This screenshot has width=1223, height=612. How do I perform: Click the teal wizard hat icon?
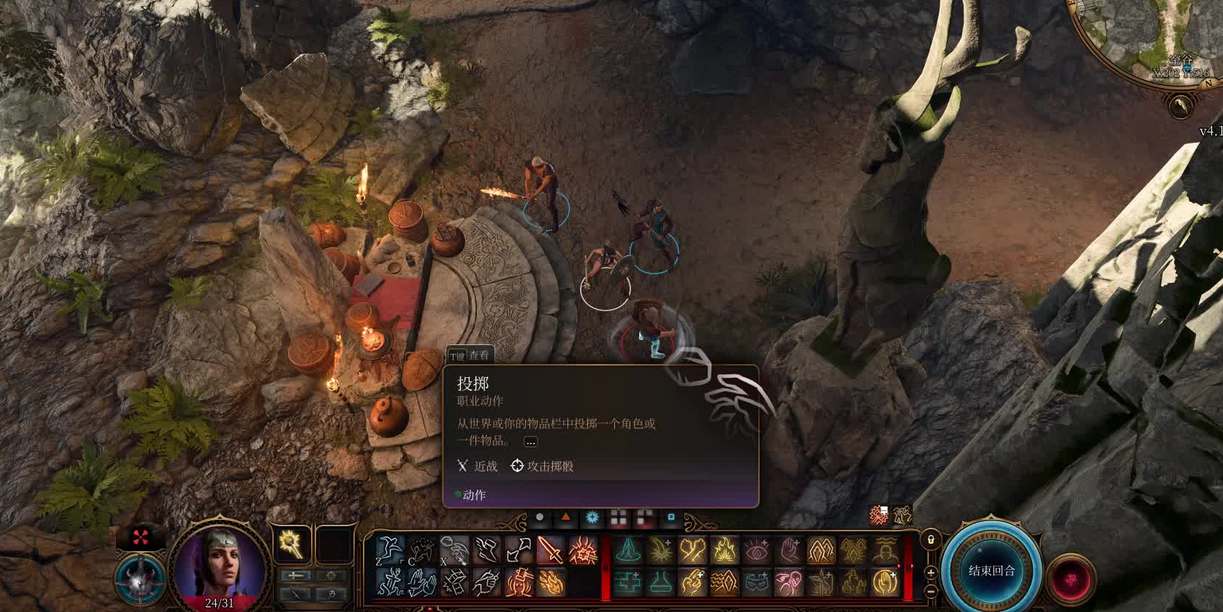pos(627,550)
